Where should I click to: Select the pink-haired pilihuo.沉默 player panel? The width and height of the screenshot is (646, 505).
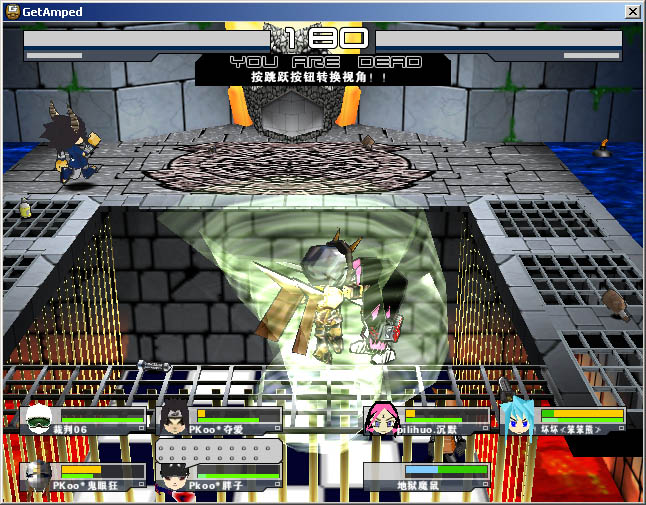pyautogui.click(x=428, y=420)
